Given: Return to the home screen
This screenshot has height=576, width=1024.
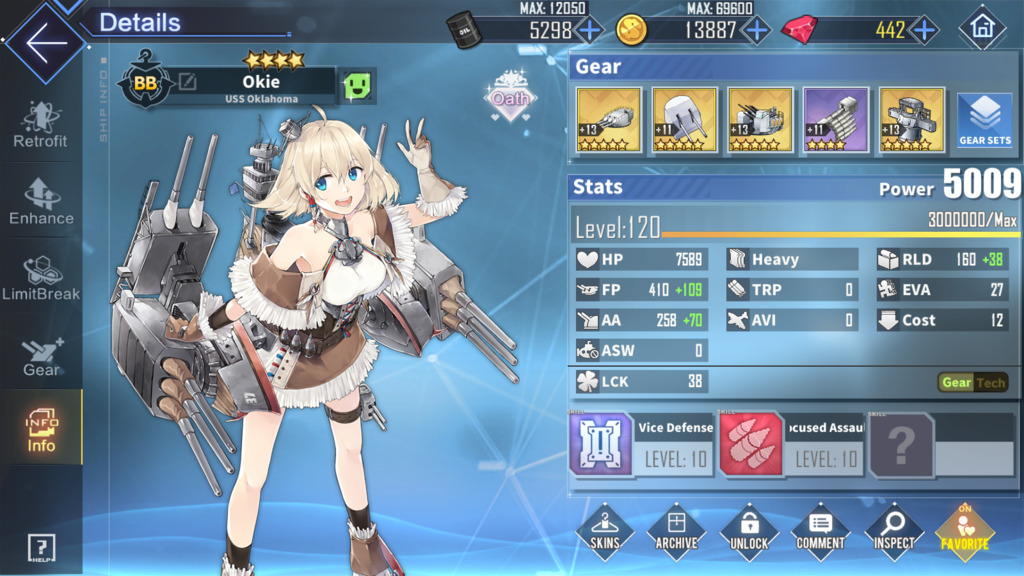Looking at the screenshot, I should click(982, 29).
